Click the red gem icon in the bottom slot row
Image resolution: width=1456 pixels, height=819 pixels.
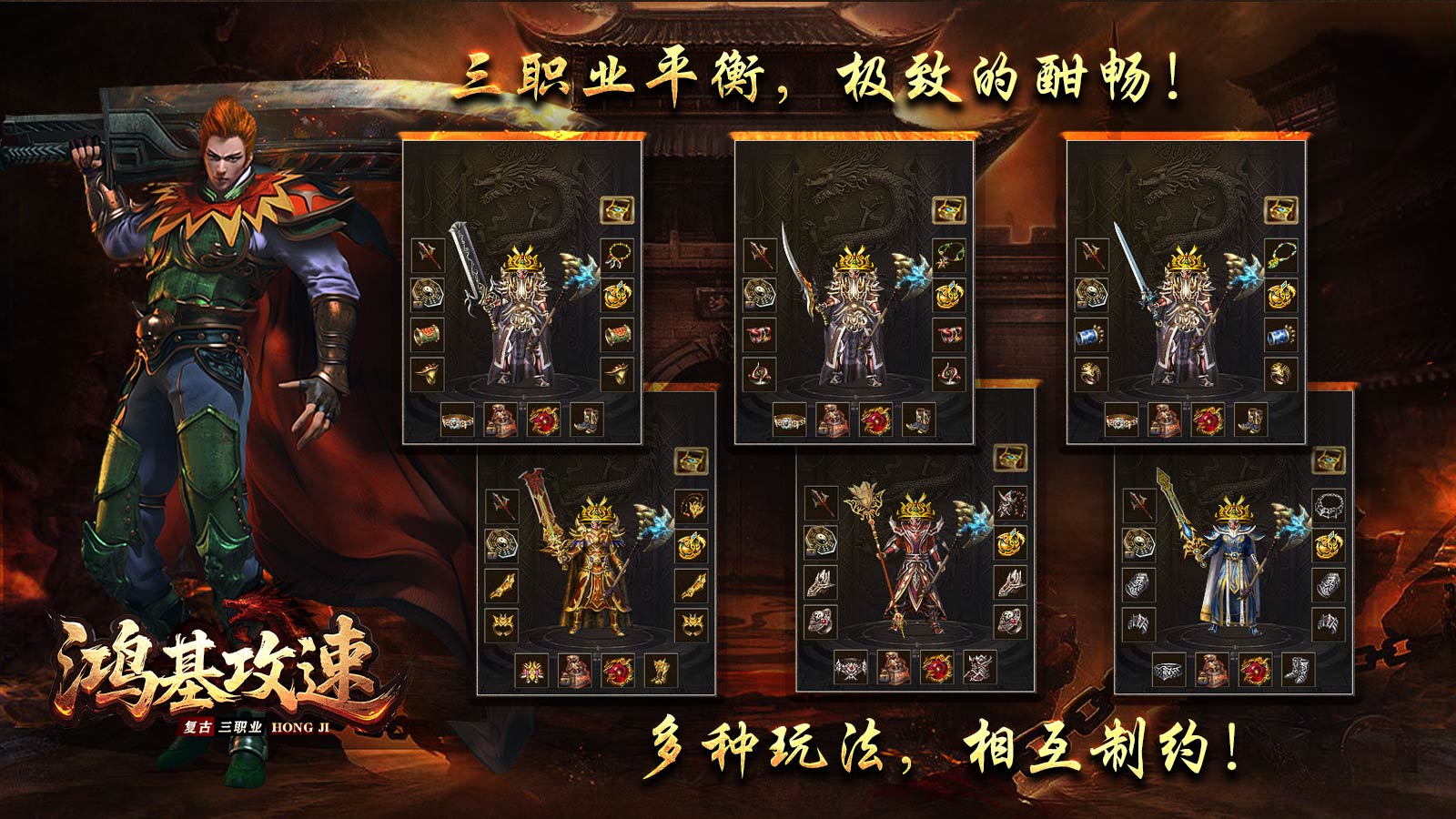544,421
